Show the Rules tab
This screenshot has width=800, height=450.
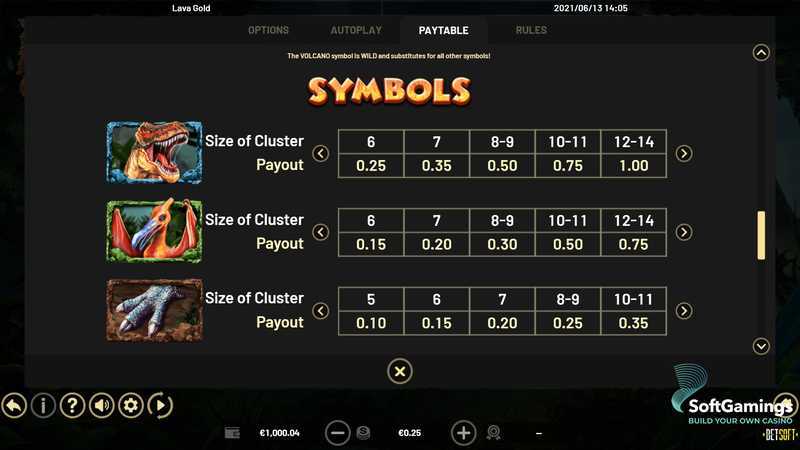[x=531, y=30]
